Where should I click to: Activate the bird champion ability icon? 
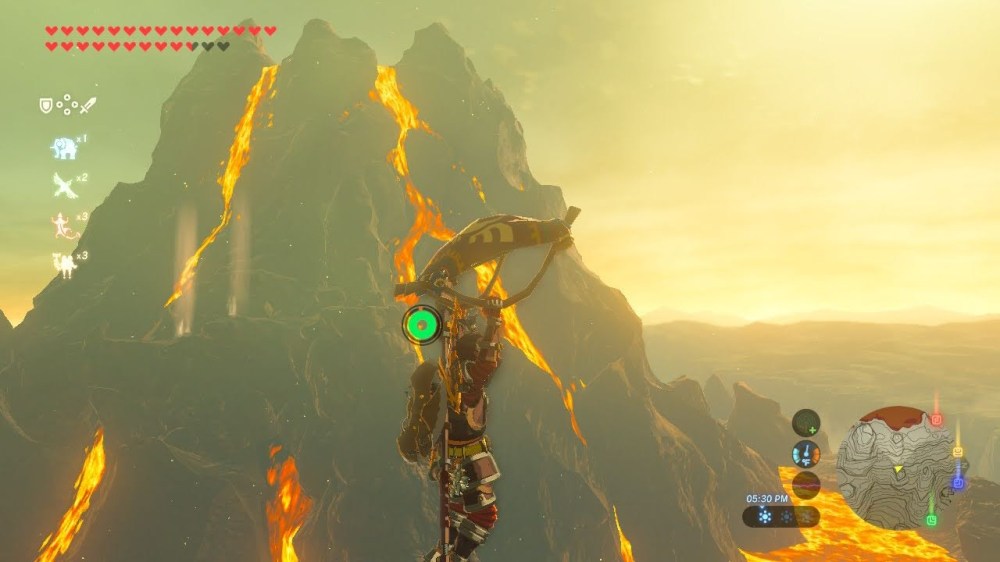pyautogui.click(x=64, y=185)
